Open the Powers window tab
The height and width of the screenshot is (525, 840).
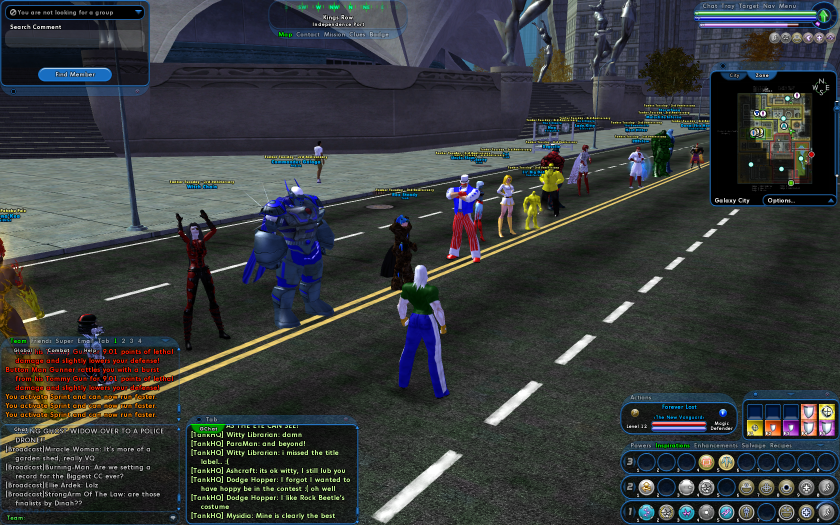[640, 445]
